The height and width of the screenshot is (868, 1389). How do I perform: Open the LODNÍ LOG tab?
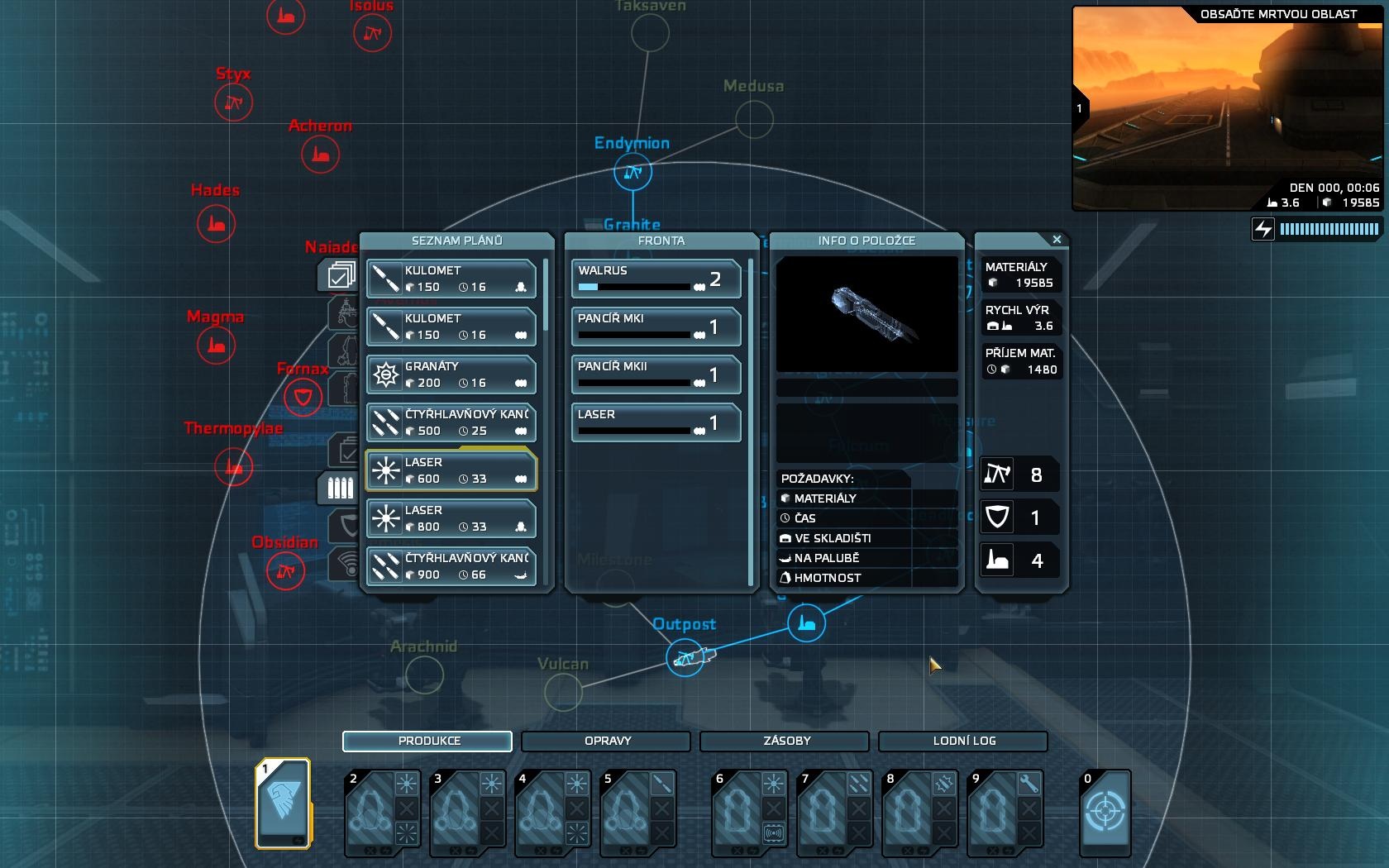[962, 742]
